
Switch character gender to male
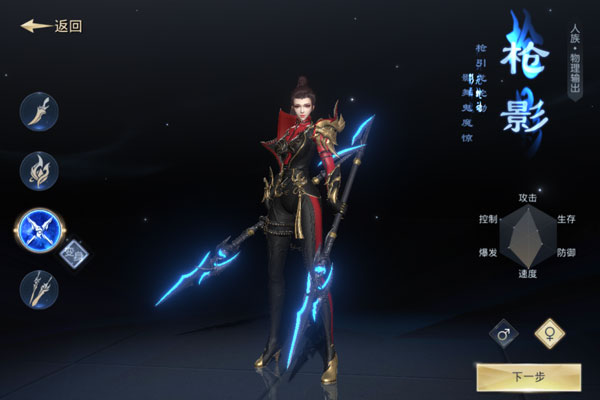[x=504, y=334]
